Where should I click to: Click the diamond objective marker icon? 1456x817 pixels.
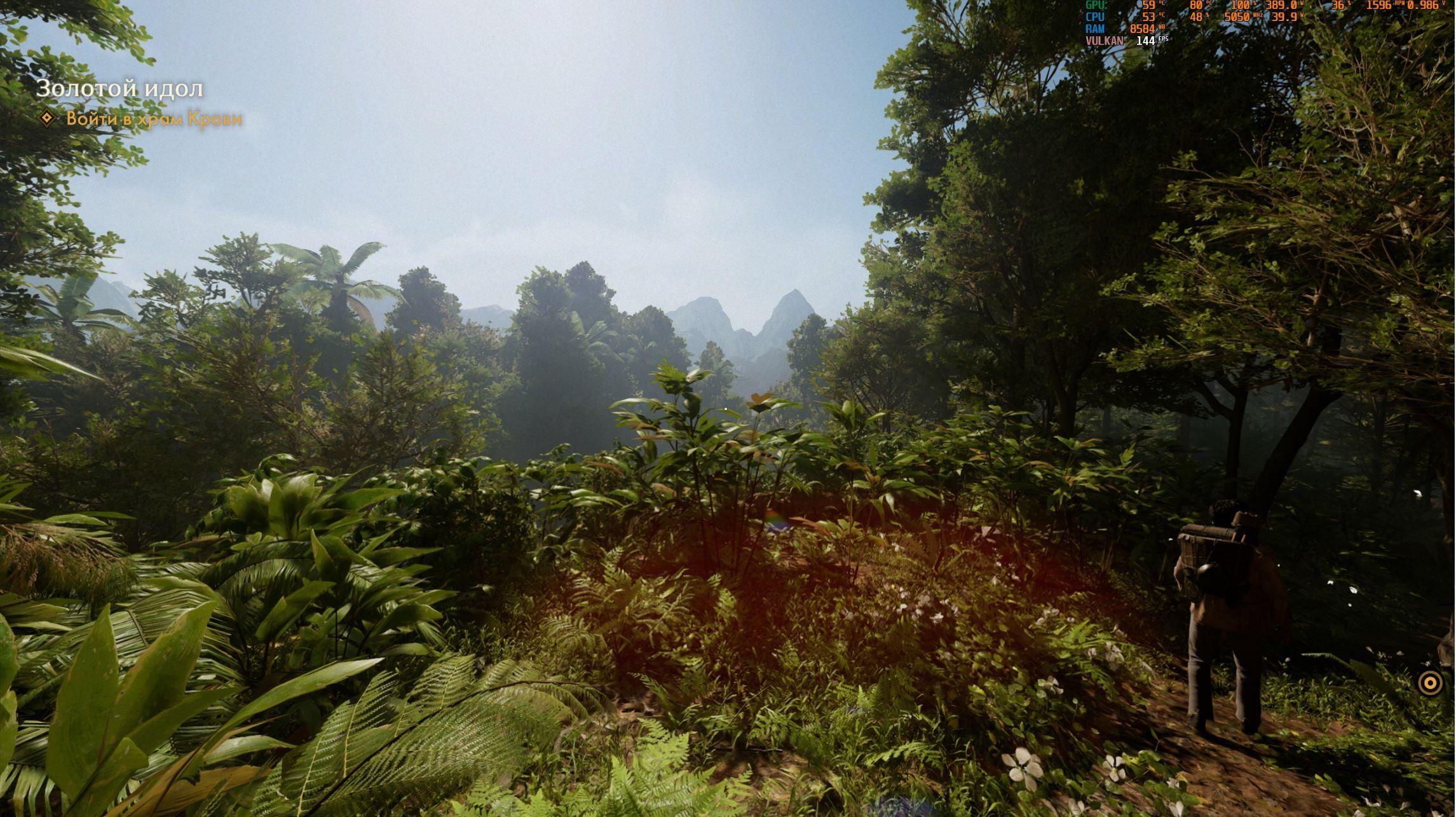click(x=47, y=118)
